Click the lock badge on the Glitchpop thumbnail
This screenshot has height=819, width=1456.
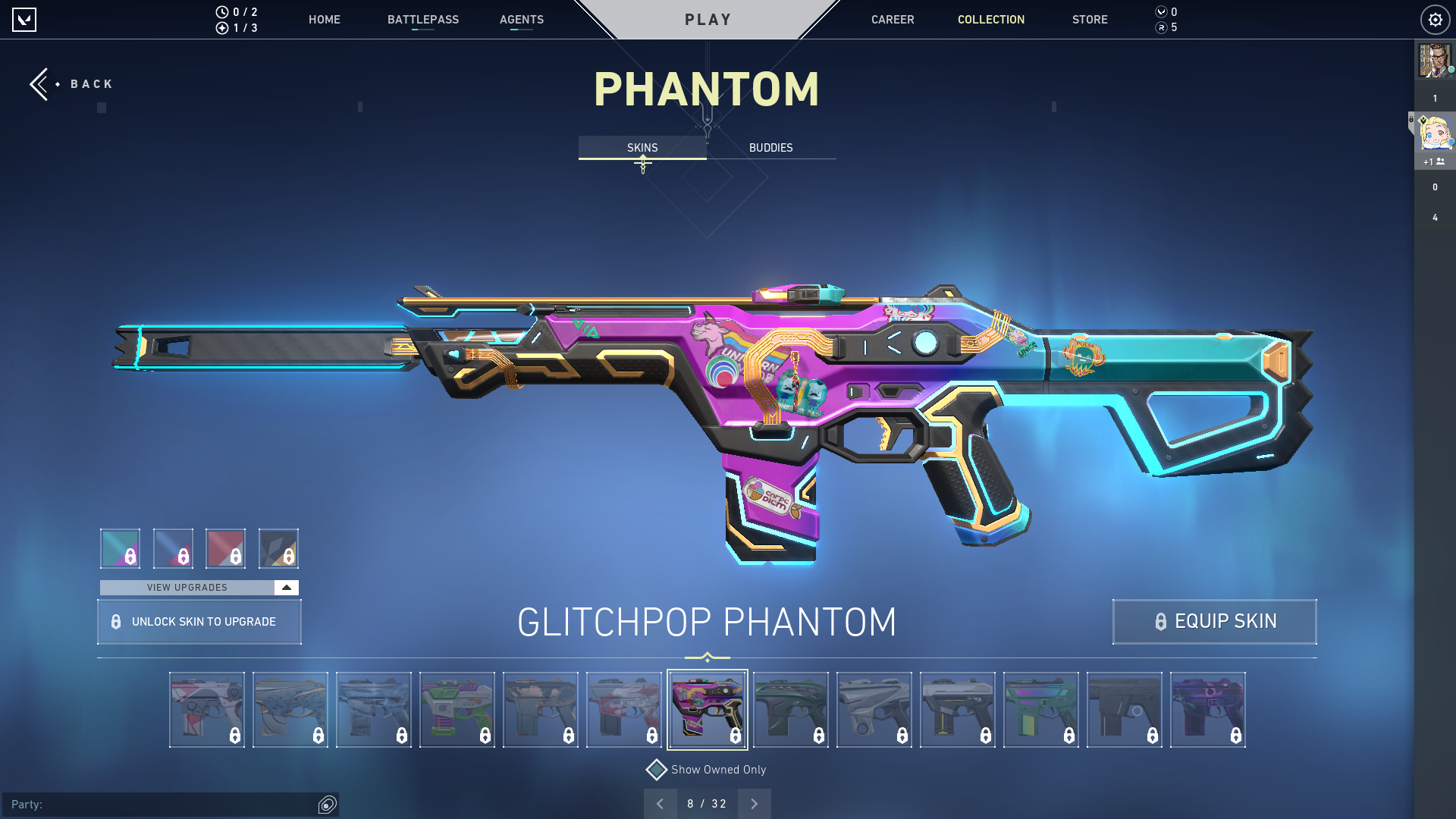734,735
